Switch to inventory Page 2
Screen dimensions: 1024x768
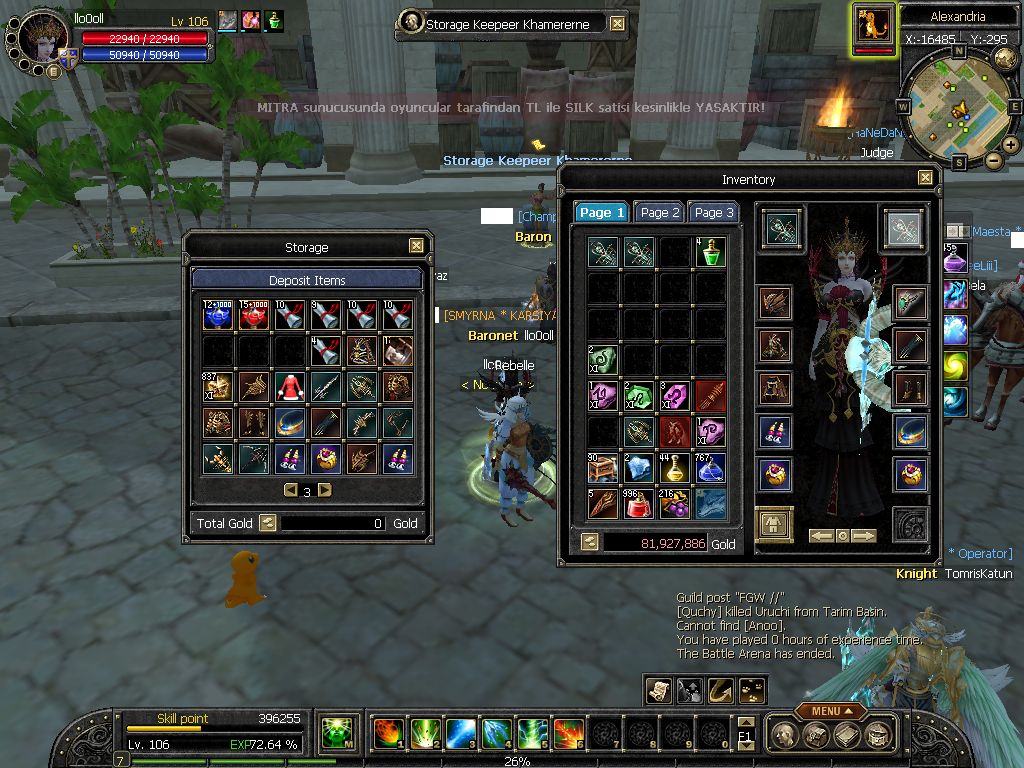click(660, 212)
